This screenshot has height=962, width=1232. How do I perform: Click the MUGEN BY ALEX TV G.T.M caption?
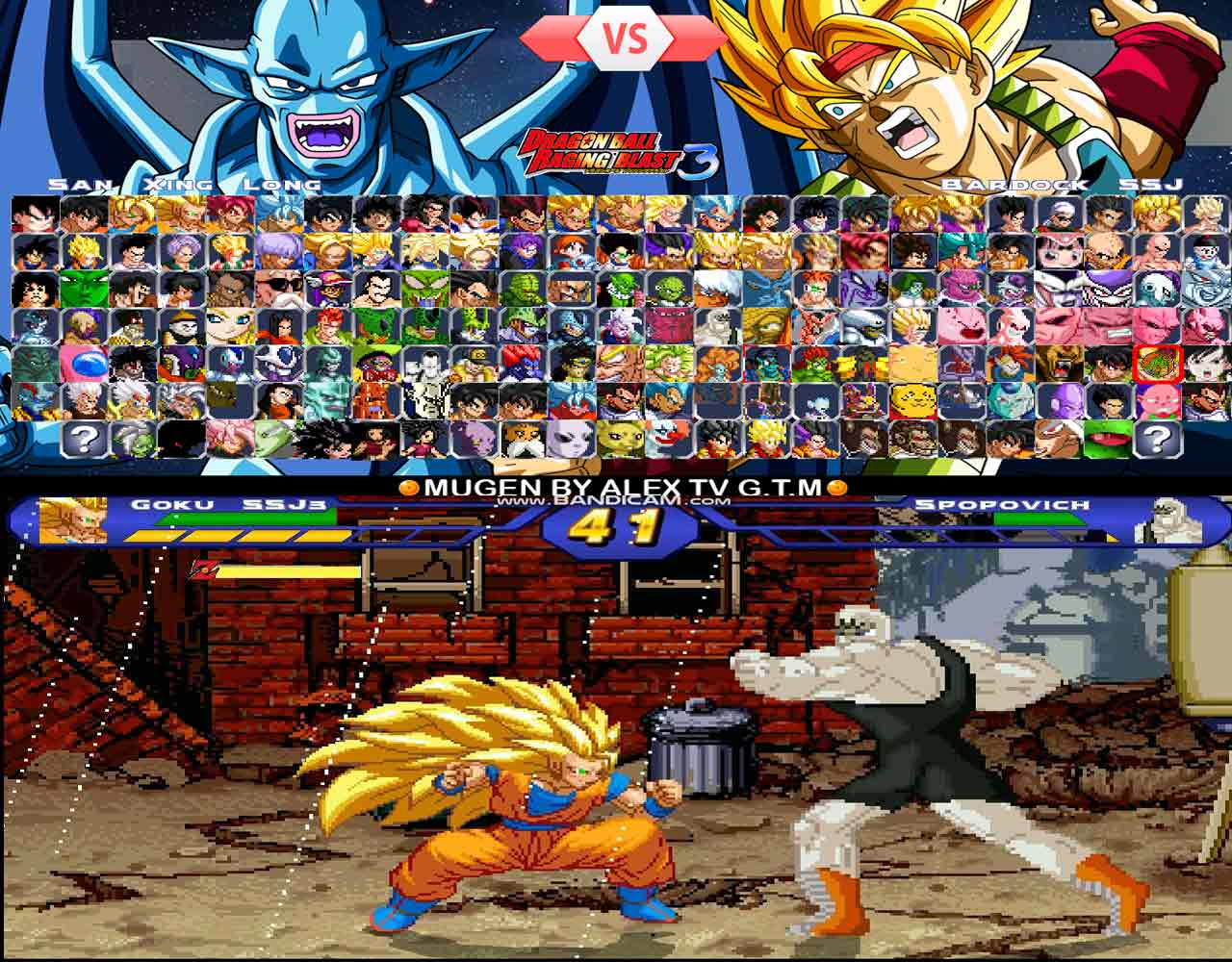coord(616,486)
